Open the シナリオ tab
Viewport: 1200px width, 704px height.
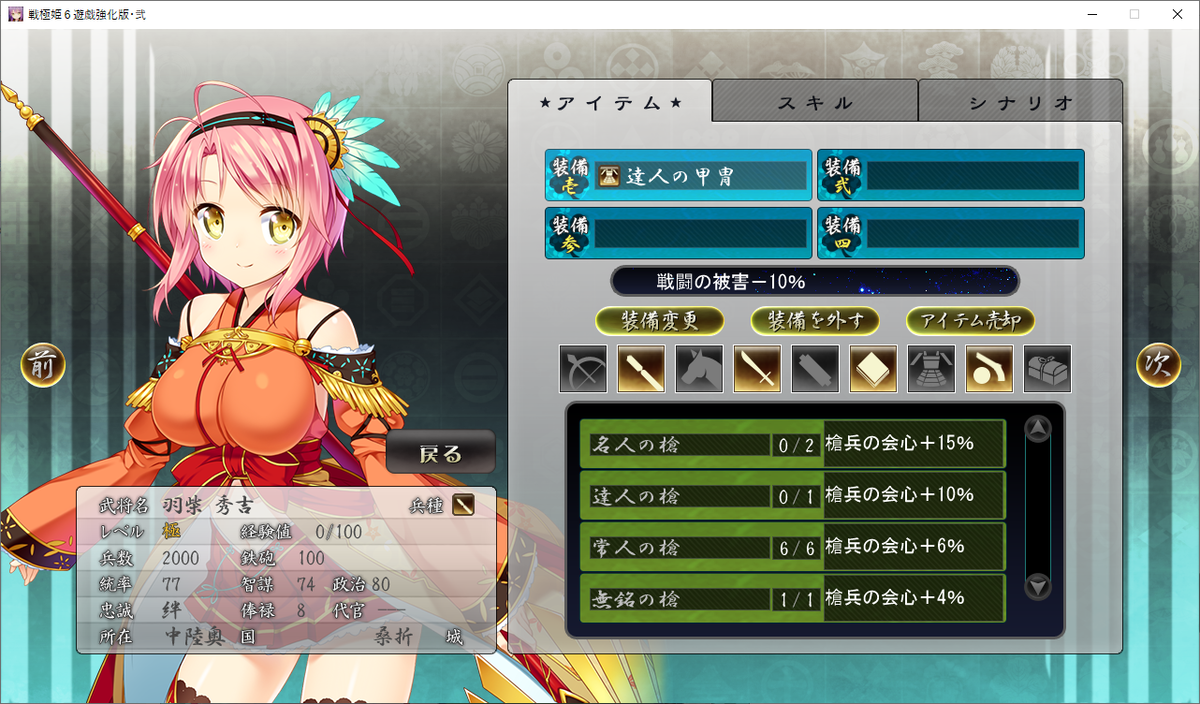click(1020, 102)
